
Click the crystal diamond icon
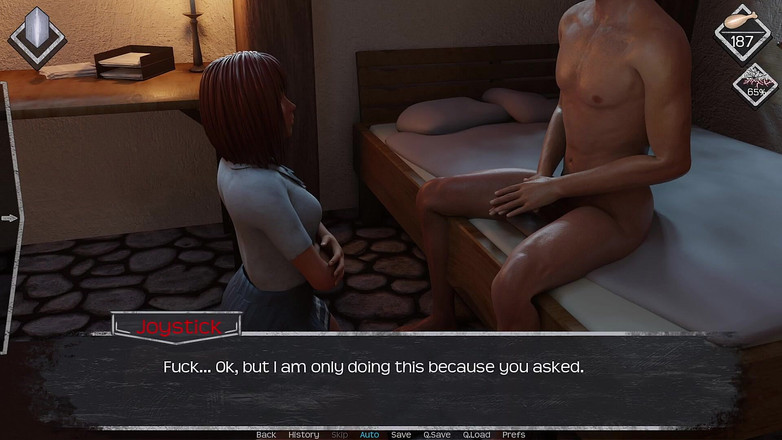pos(37,38)
